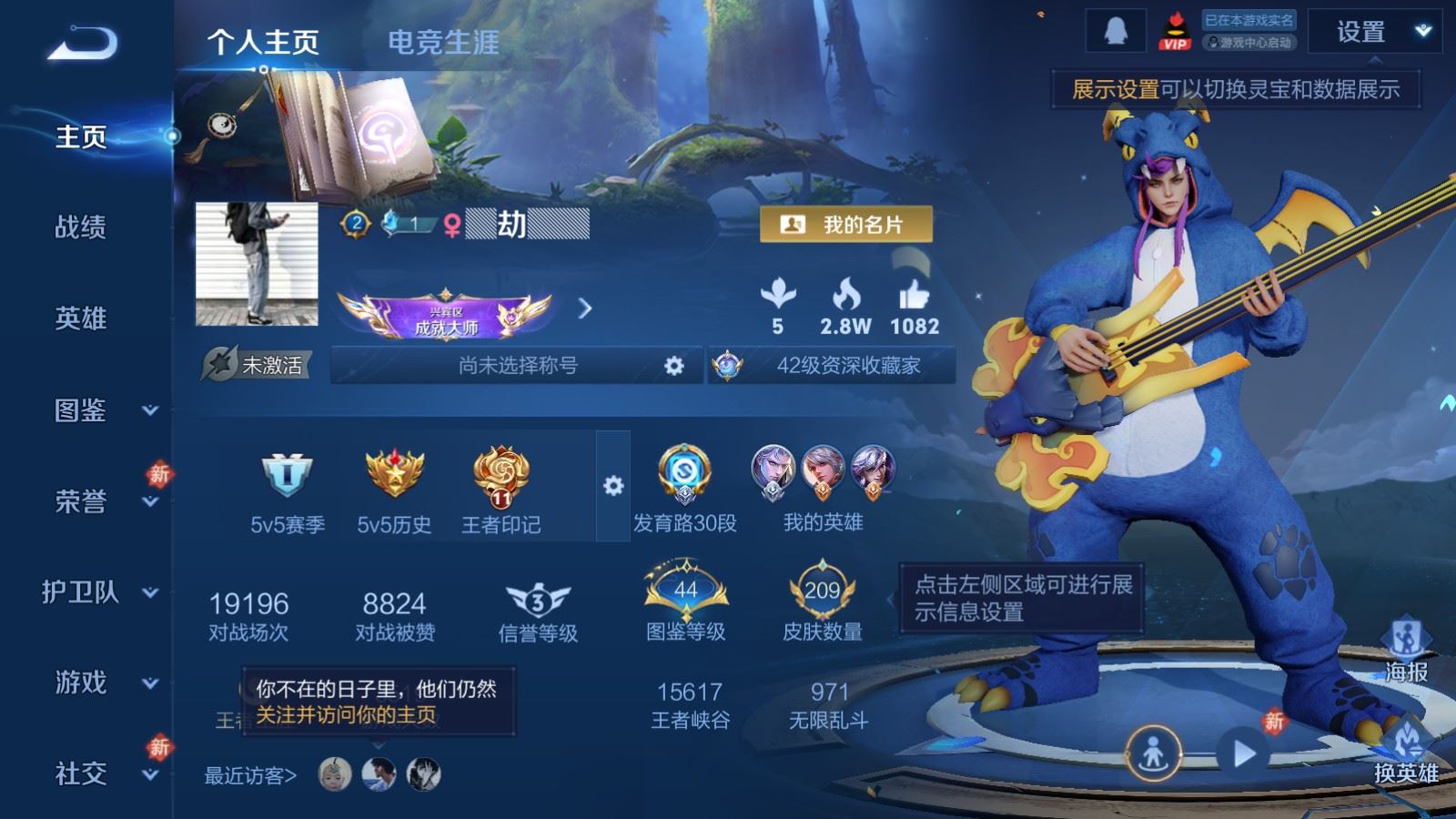The height and width of the screenshot is (819, 1456).
Task: Open the 战绩 sidebar section
Action: click(81, 227)
